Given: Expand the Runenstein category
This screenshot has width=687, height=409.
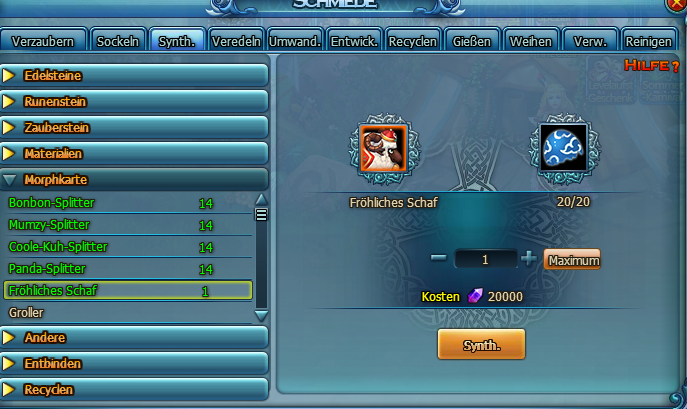Looking at the screenshot, I should click(x=134, y=102).
